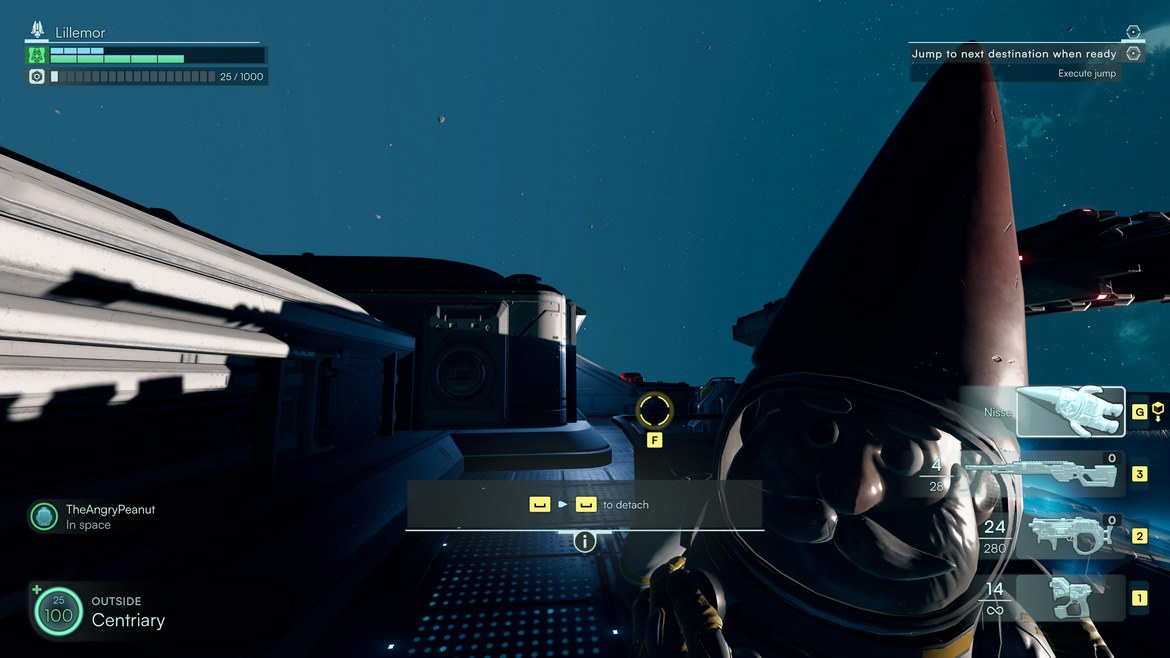Click the salvage hexagon icon by 25 / 1000

[x=37, y=76]
